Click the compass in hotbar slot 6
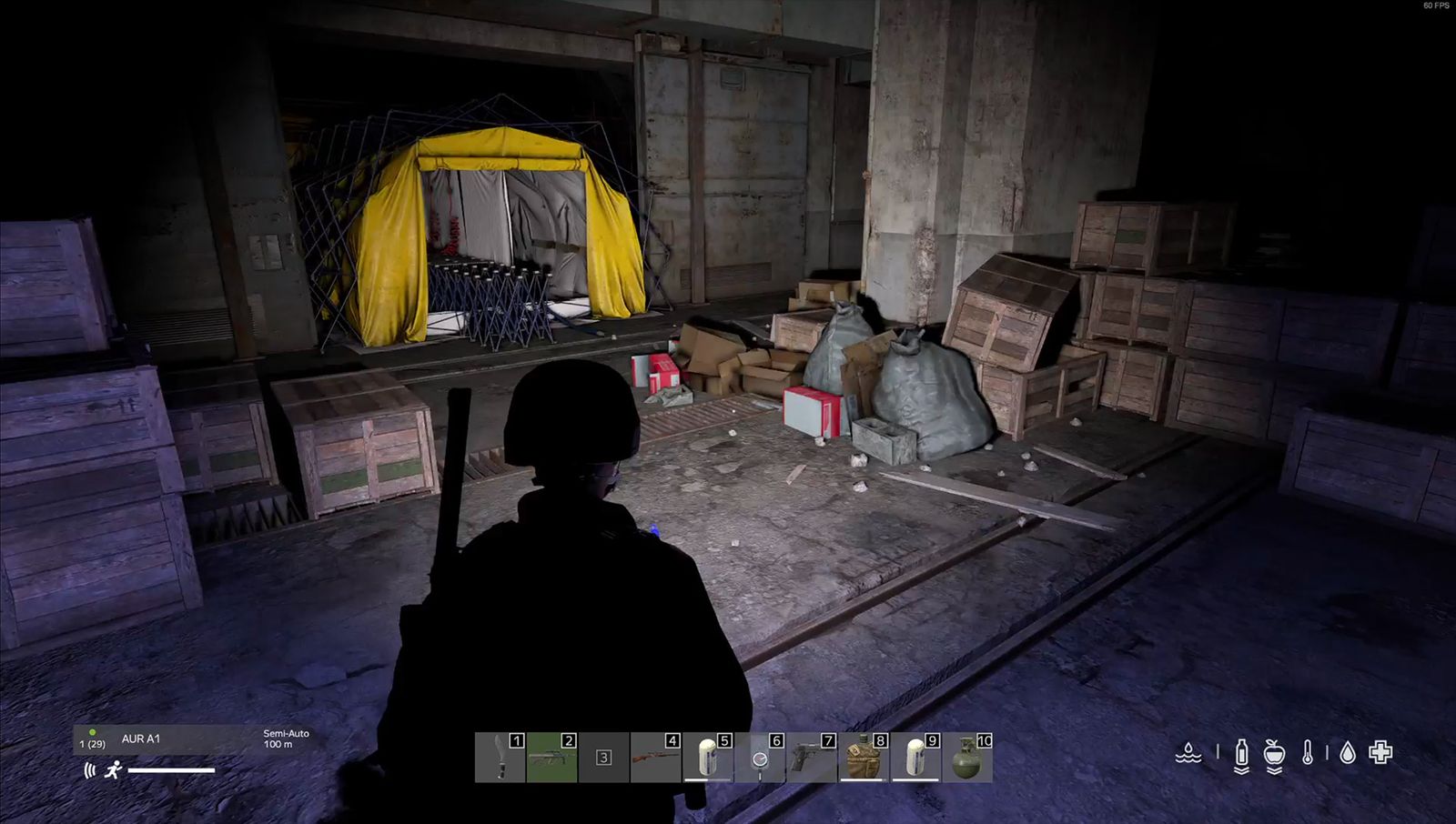Screen dimensions: 1456x824 [758, 757]
